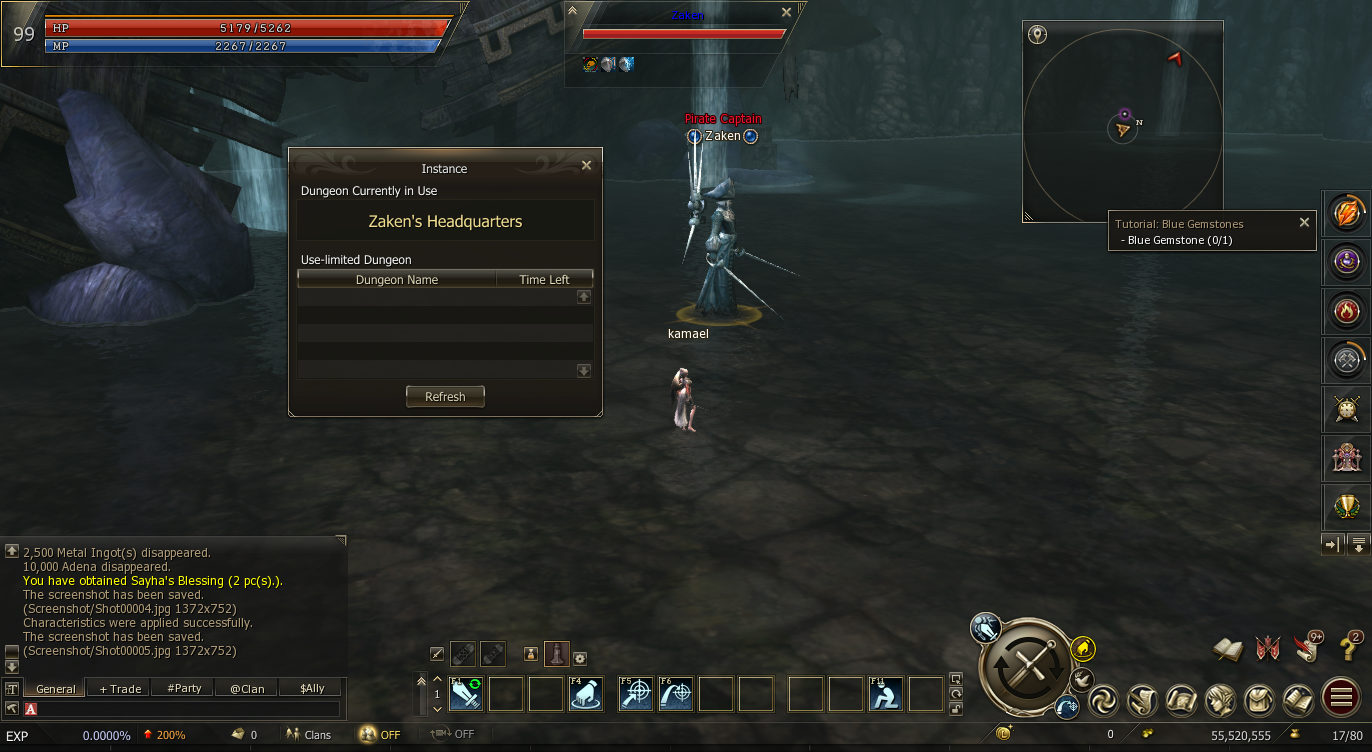The width and height of the screenshot is (1372, 752).
Task: Switch to the +Trade chat tab
Action: point(120,688)
